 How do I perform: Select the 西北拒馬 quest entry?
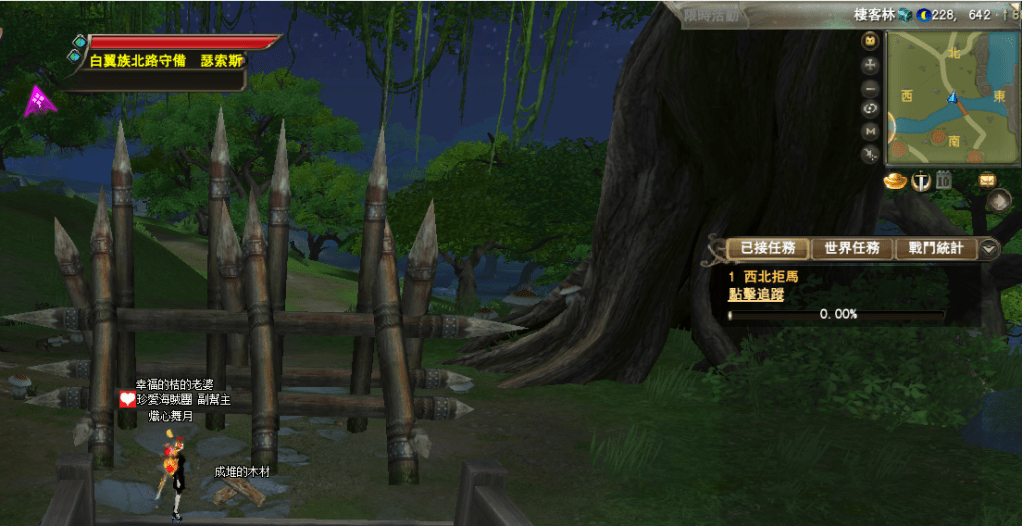pos(770,277)
